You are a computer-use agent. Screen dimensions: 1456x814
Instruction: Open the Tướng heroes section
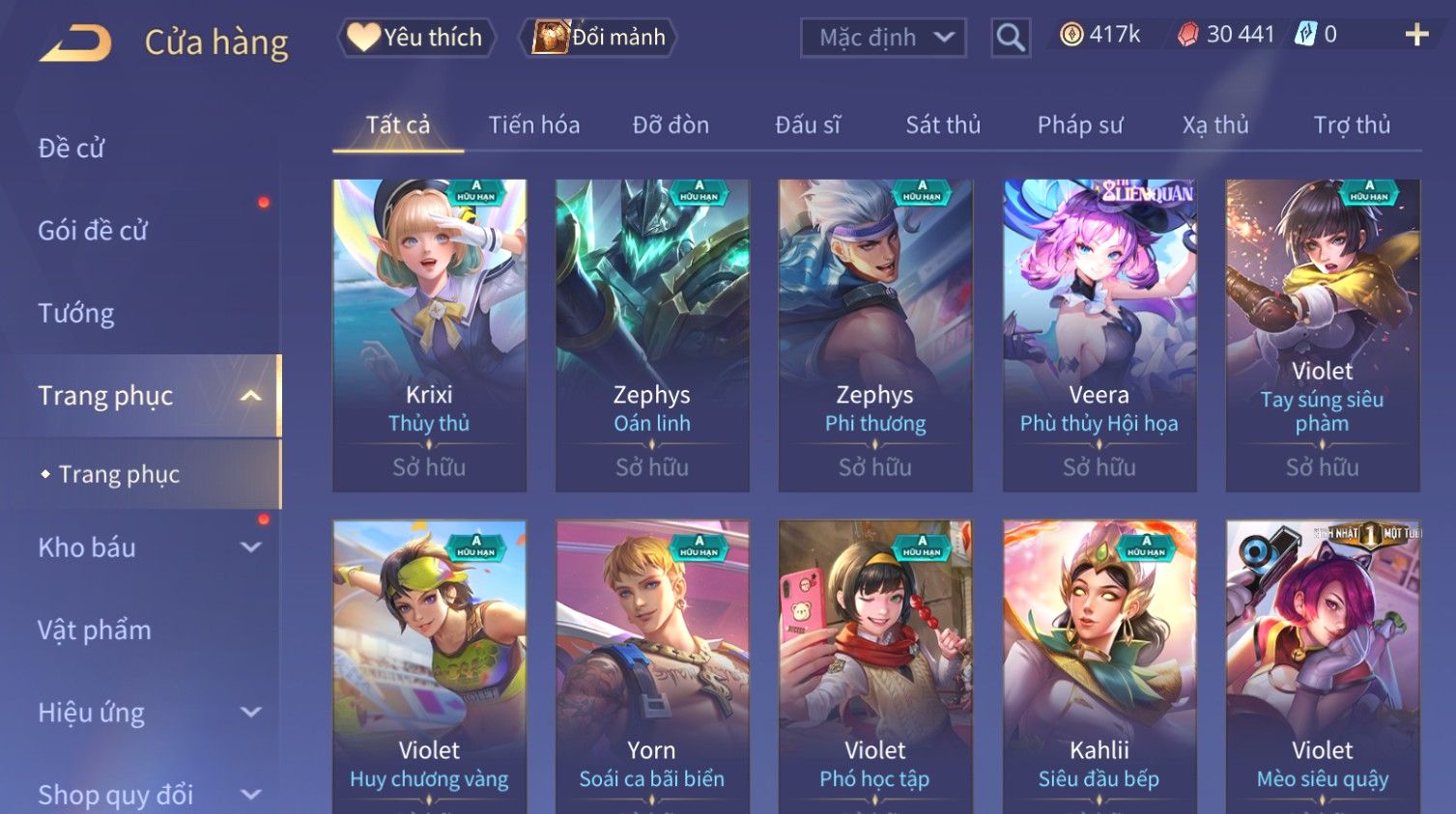[x=76, y=313]
